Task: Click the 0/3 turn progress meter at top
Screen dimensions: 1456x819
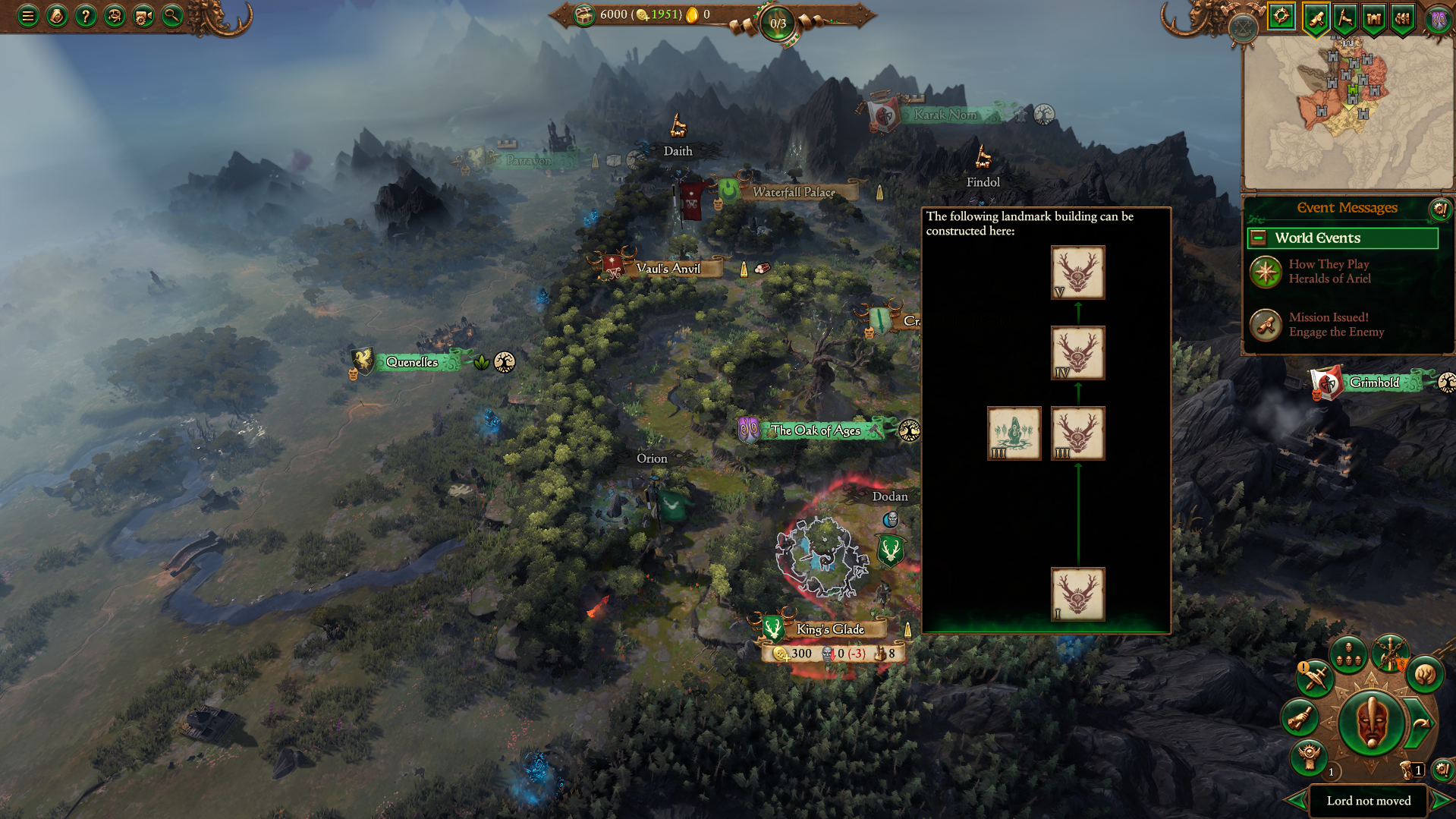Action: tap(778, 22)
